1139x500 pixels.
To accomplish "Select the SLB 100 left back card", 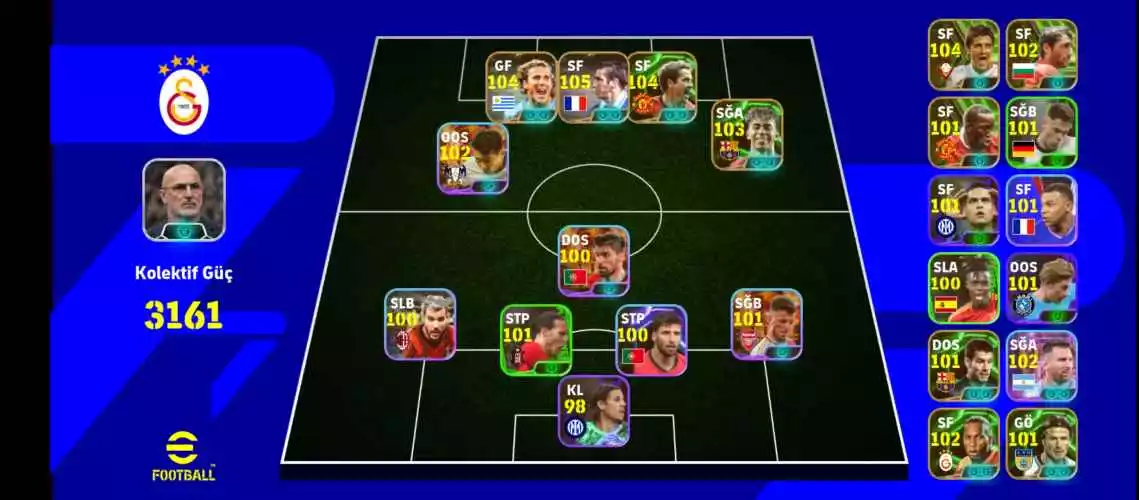I will pyautogui.click(x=420, y=324).
